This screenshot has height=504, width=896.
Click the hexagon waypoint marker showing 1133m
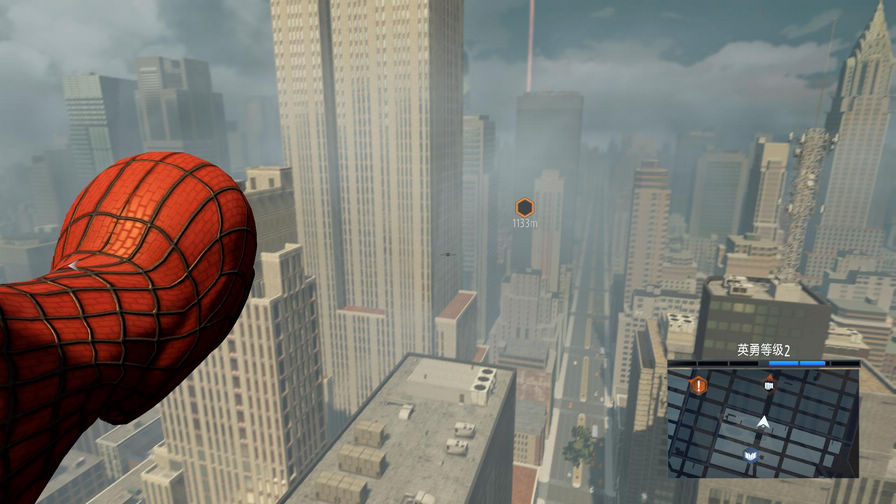(x=524, y=207)
